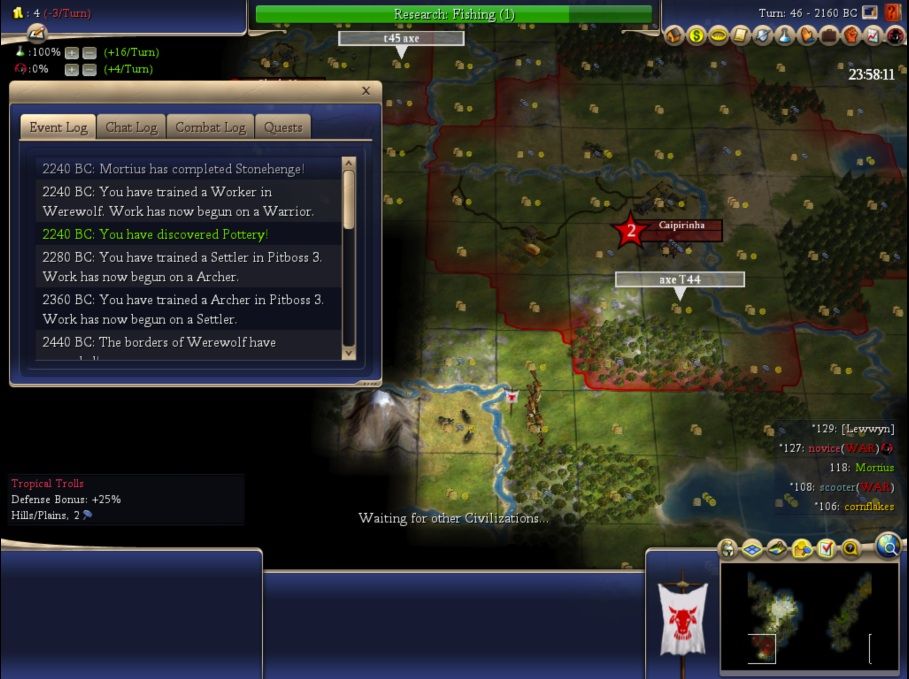909x679 pixels.
Task: Toggle the scoreboard checkmark button
Action: click(826, 548)
